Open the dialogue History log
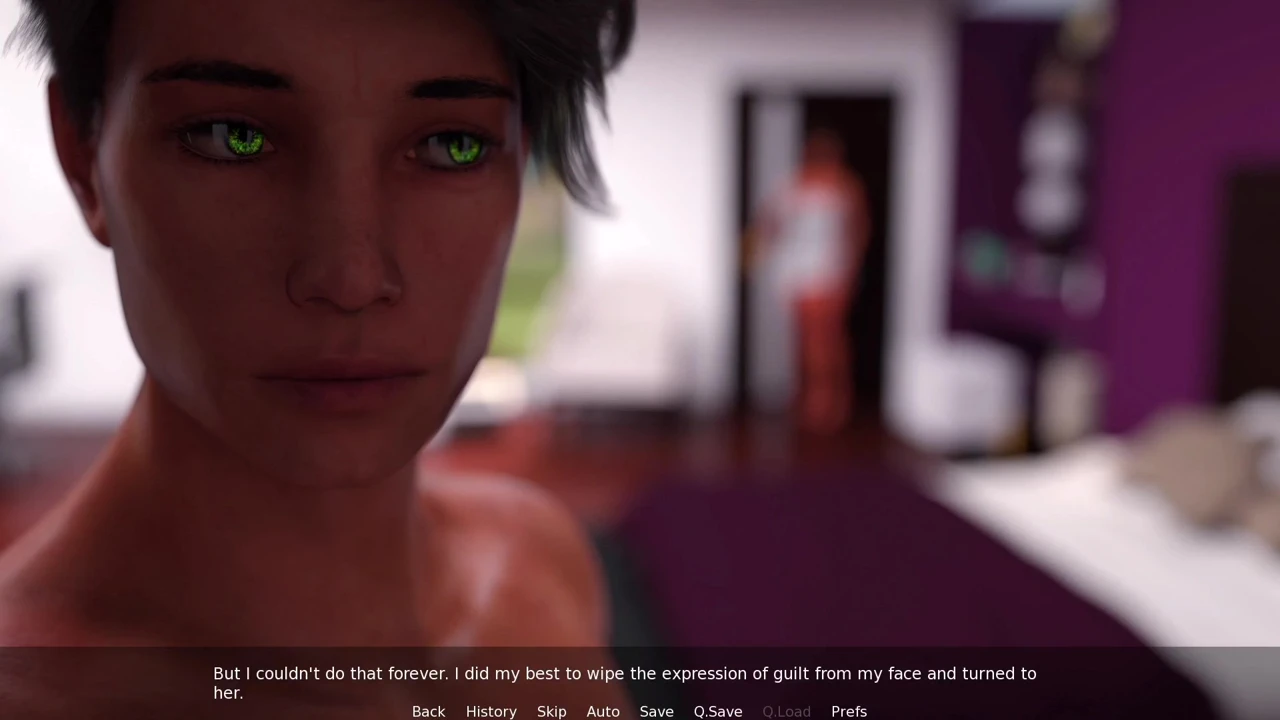The image size is (1280, 720). pyautogui.click(x=491, y=711)
